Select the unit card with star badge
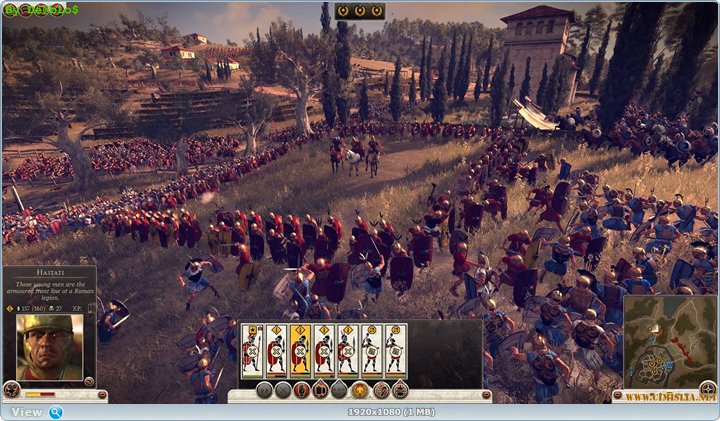This screenshot has height=421, width=720. (x=252, y=350)
